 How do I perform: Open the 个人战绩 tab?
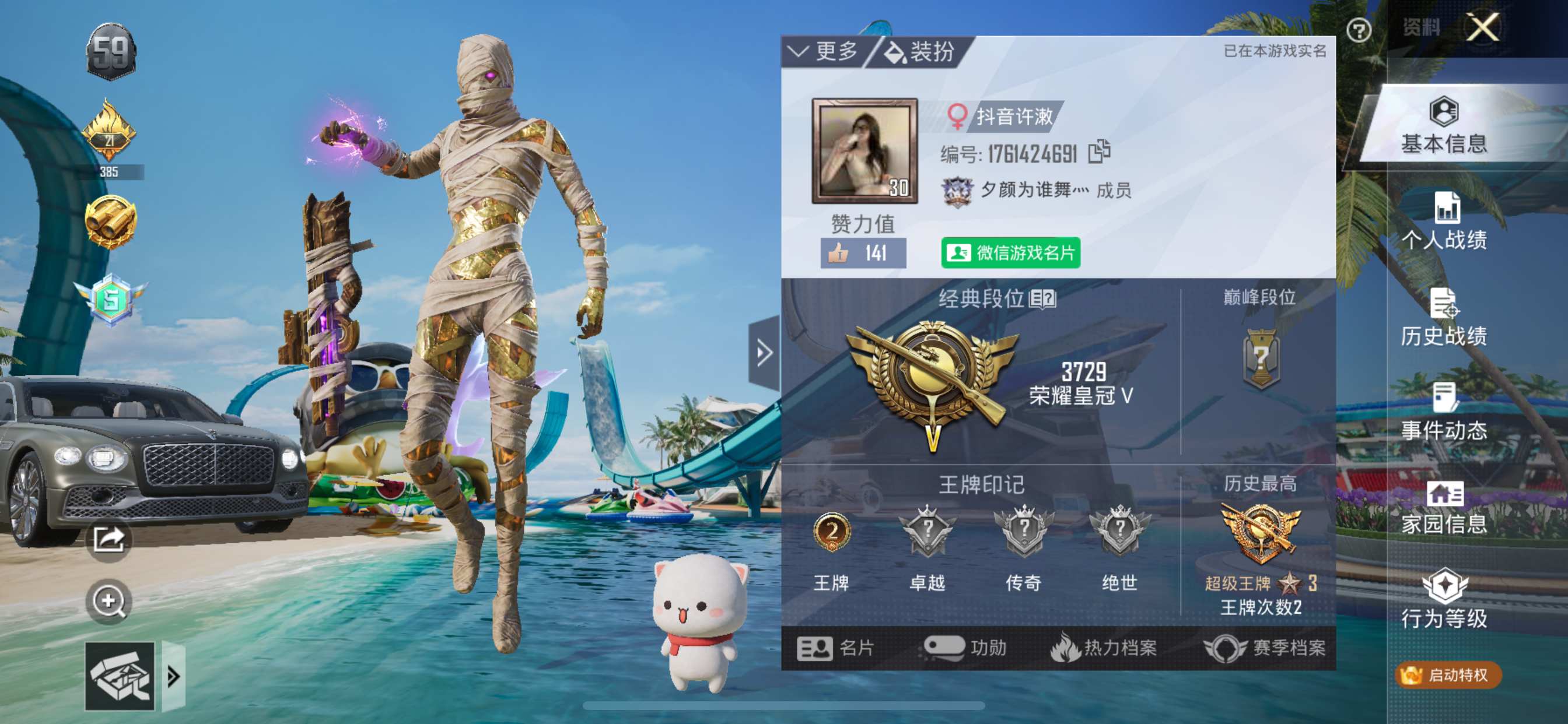(1444, 221)
